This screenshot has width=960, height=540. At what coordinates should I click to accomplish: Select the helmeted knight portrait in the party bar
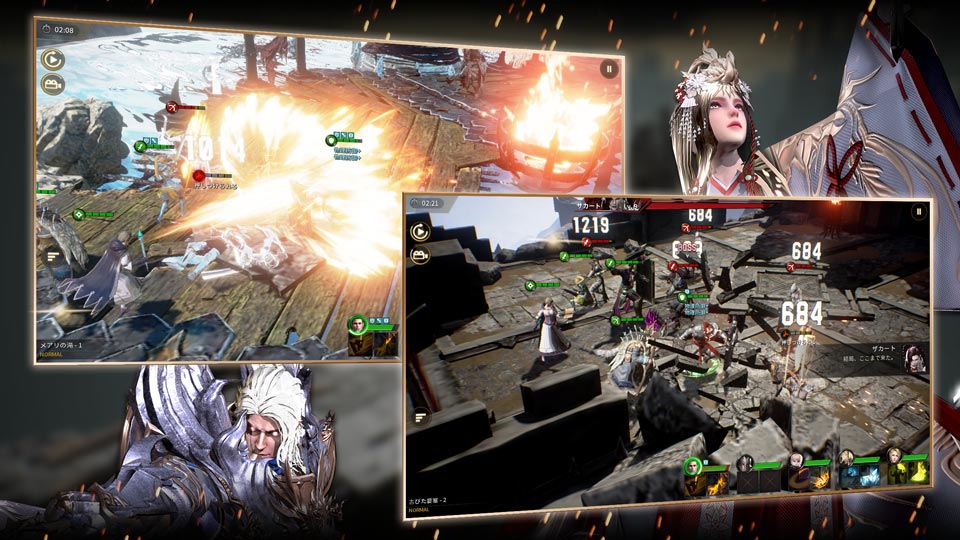point(745,463)
